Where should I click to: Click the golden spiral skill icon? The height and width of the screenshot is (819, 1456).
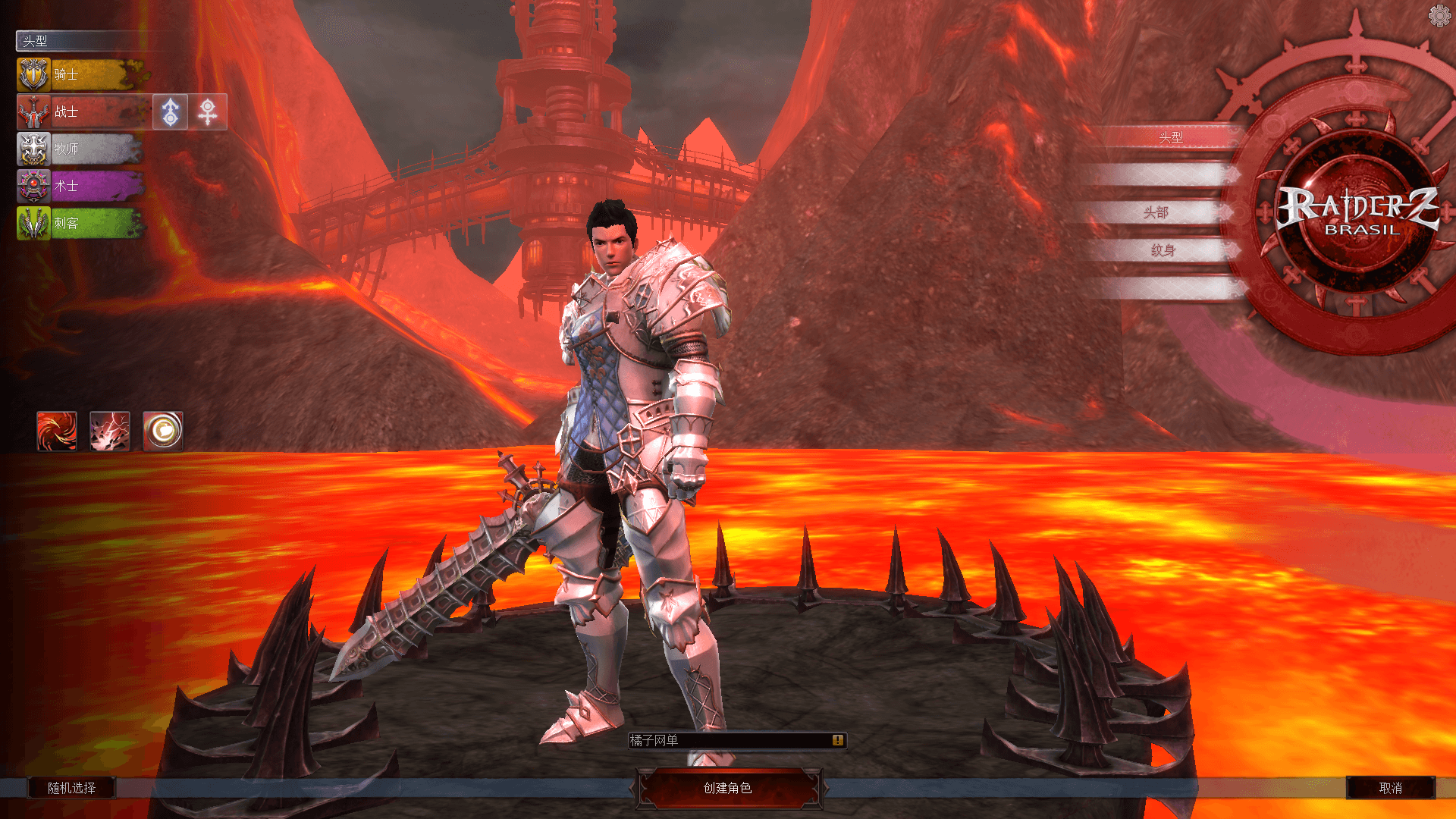(163, 431)
